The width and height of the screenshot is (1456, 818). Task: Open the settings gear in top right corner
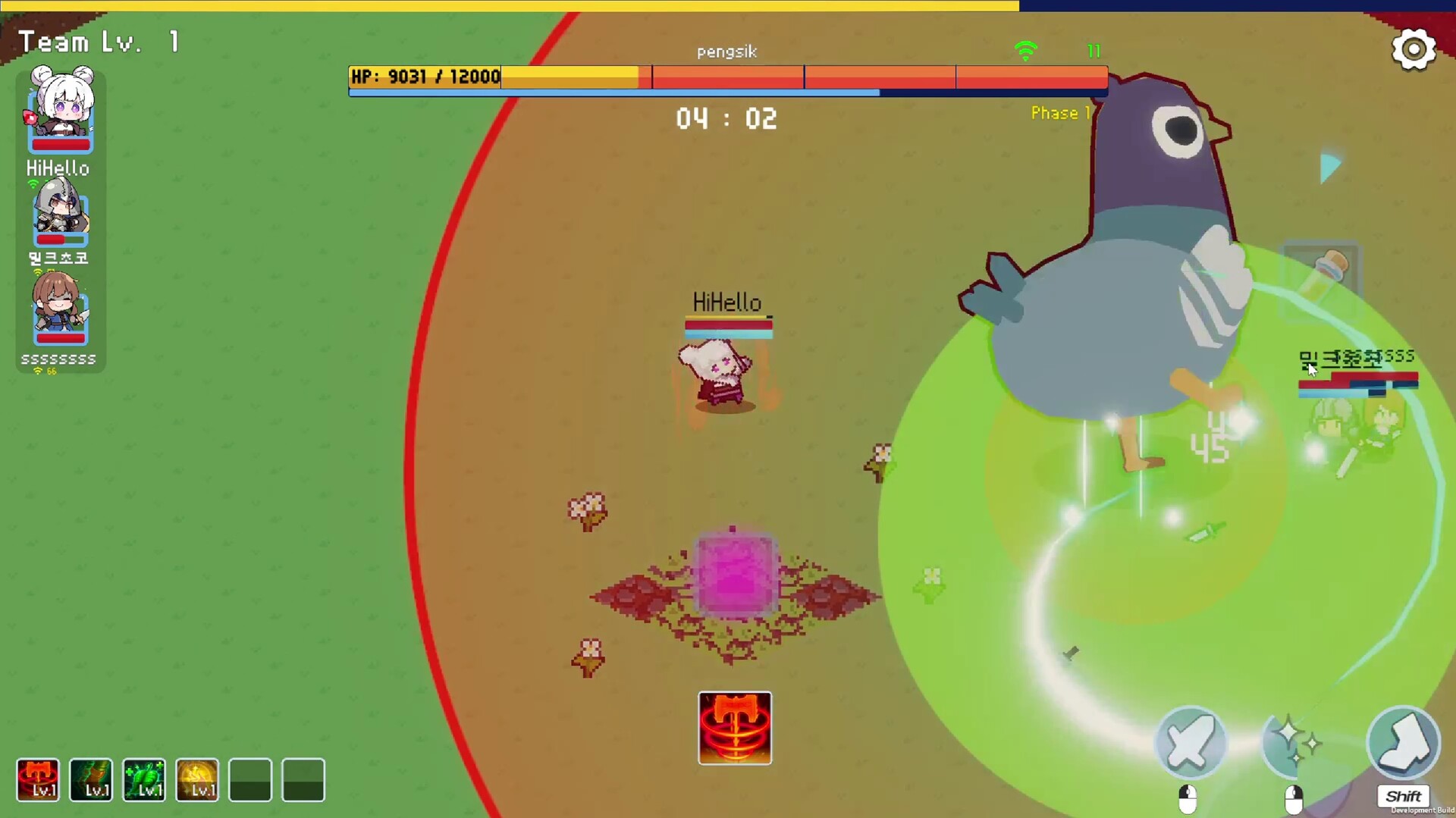(1414, 49)
